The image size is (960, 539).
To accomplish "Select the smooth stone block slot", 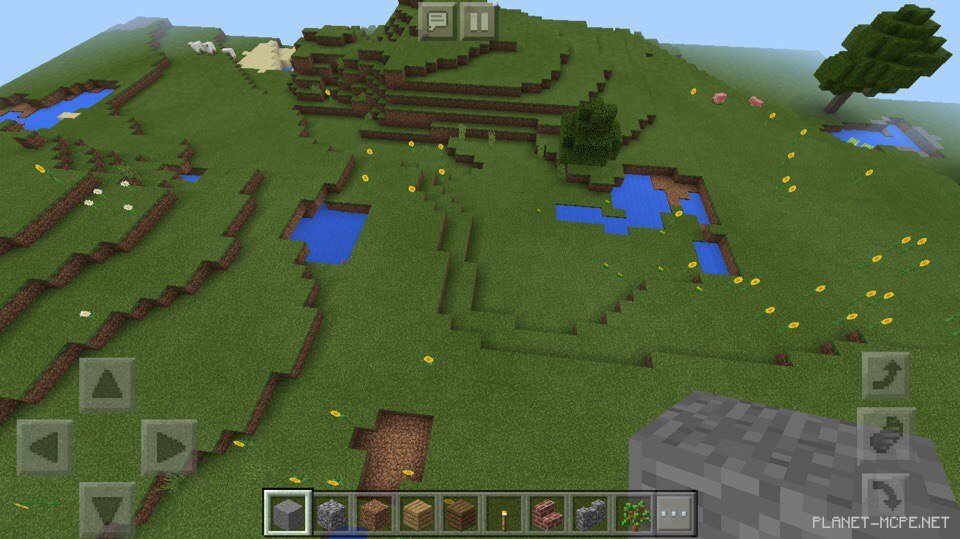I will 288,514.
